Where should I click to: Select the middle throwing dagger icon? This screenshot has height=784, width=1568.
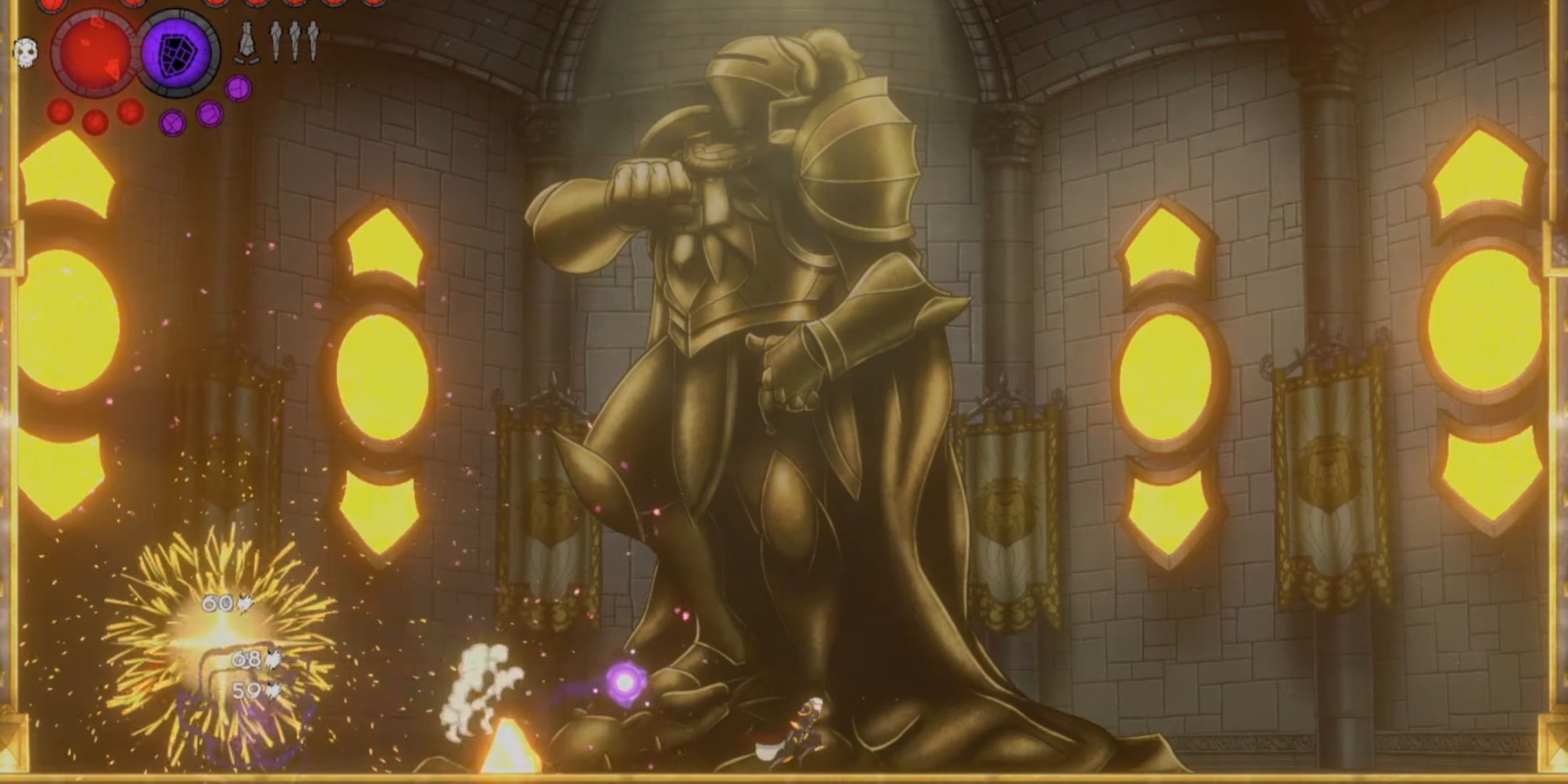(293, 42)
